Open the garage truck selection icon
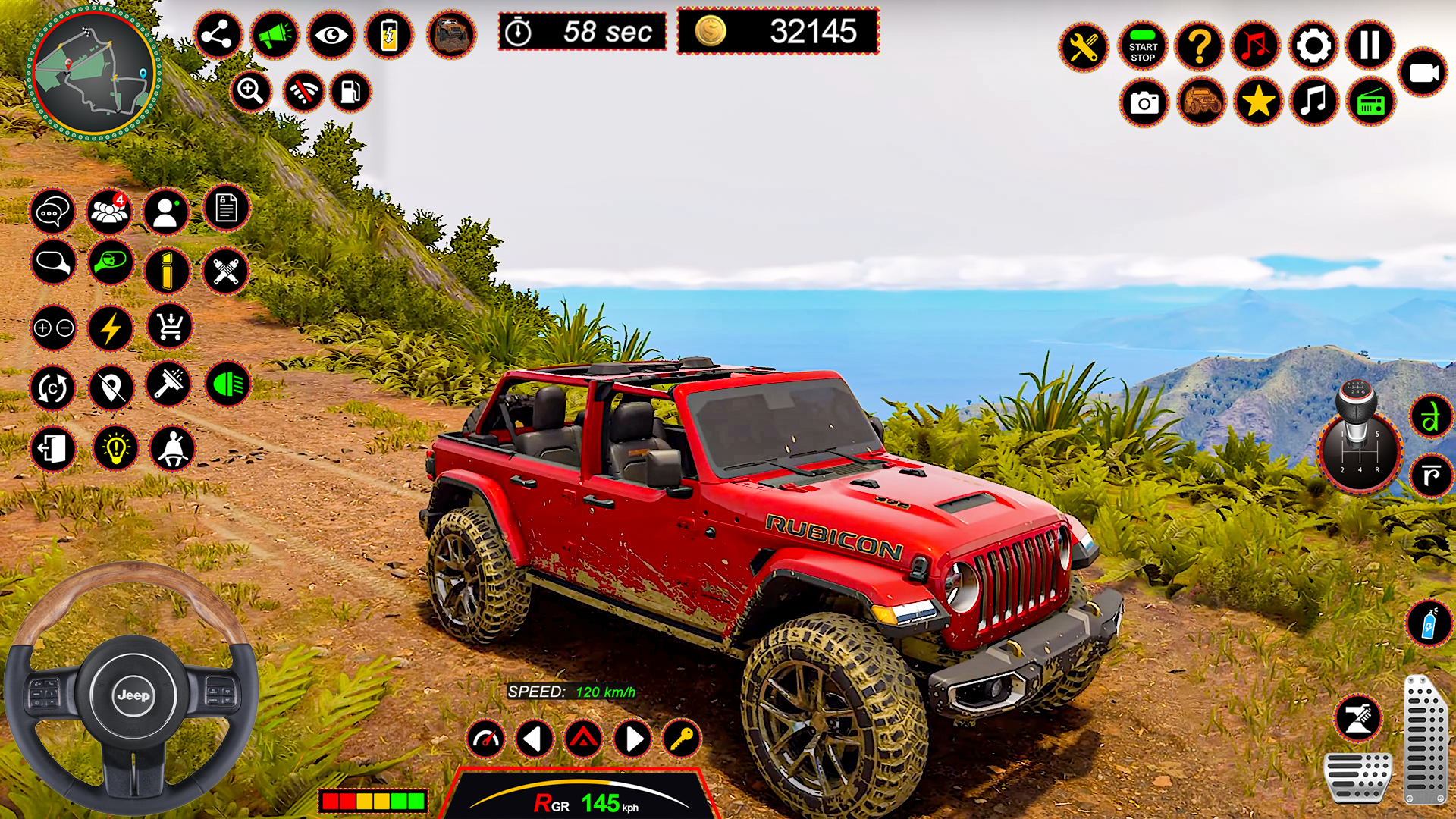This screenshot has height=819, width=1456. [1200, 102]
